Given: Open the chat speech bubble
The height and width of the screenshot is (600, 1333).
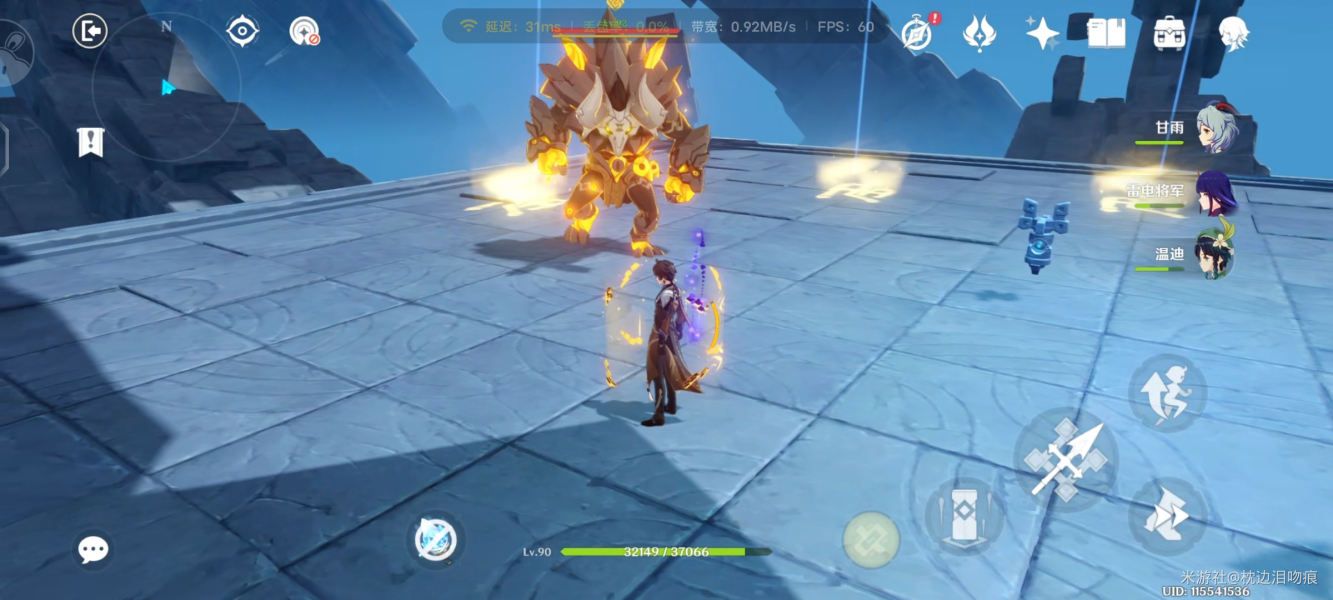Looking at the screenshot, I should click(93, 549).
